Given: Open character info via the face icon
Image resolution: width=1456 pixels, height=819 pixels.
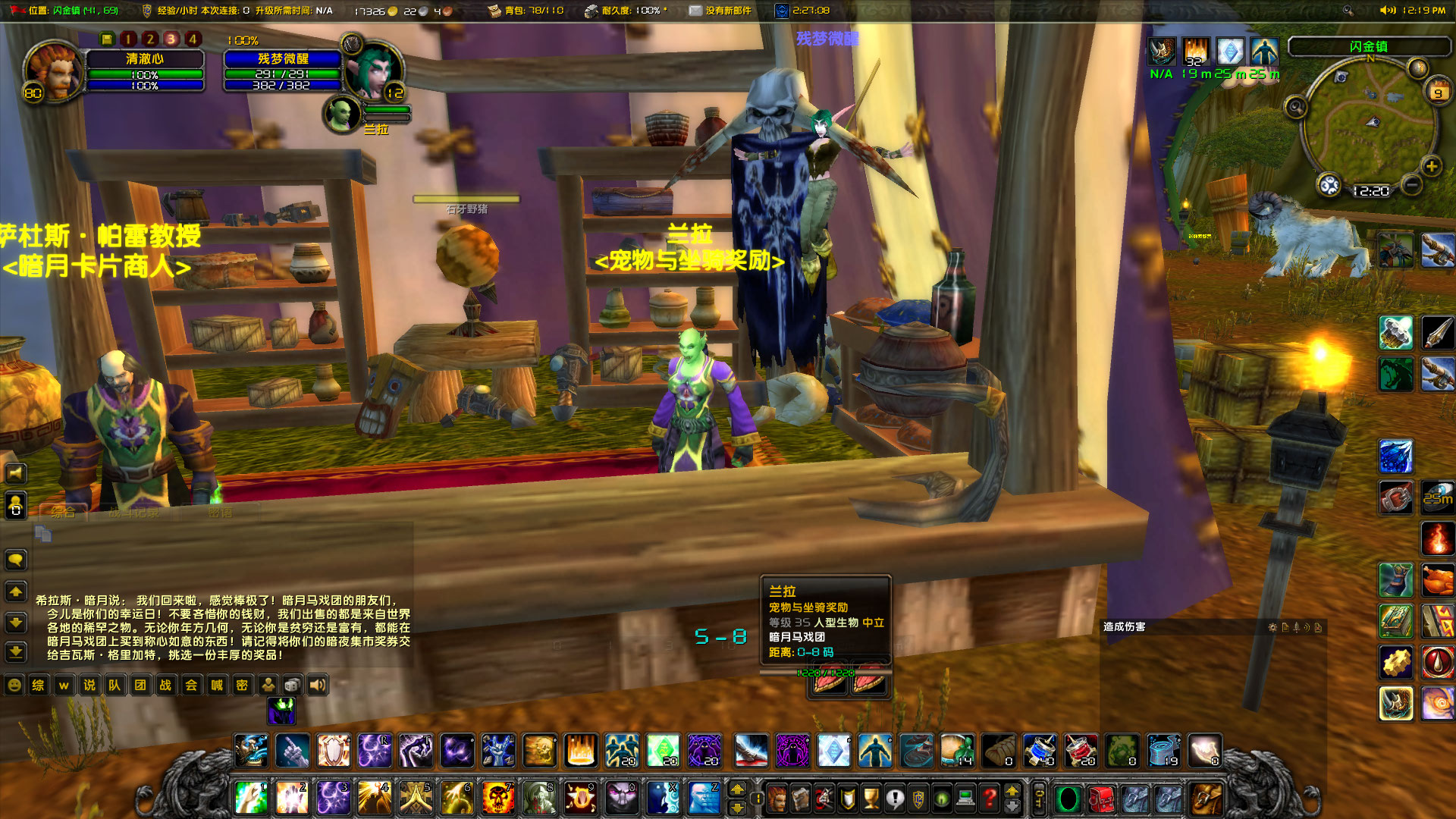Looking at the screenshot, I should 777,799.
